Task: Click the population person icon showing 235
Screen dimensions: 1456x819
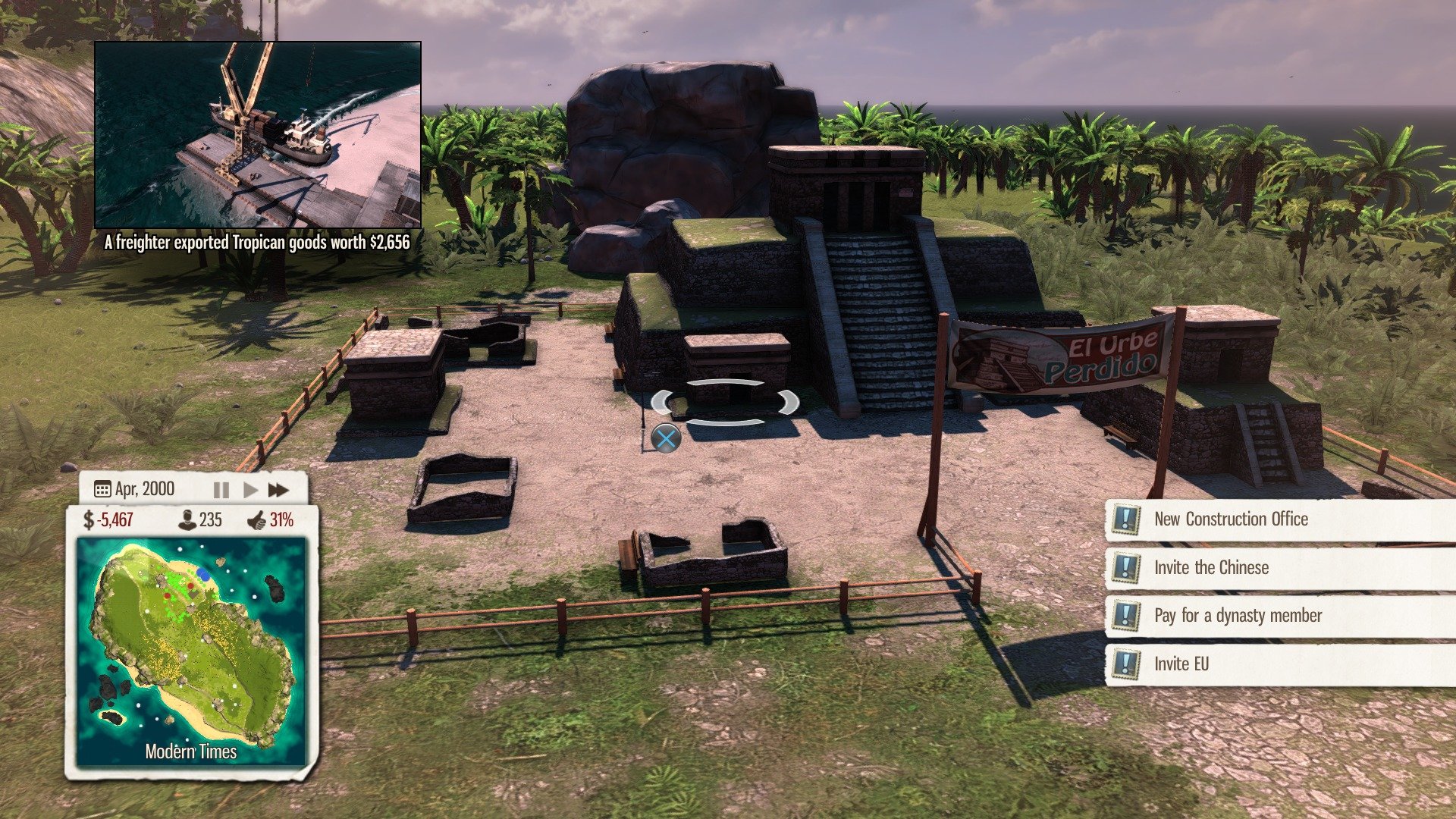Action: pos(187,519)
